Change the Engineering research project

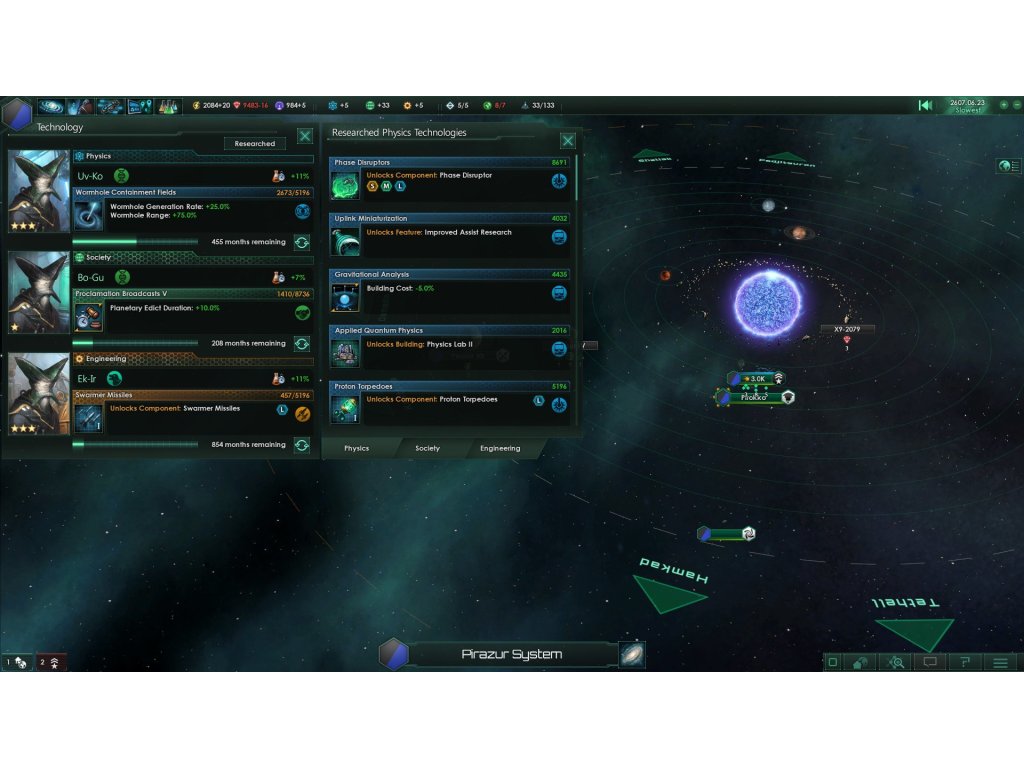click(301, 445)
